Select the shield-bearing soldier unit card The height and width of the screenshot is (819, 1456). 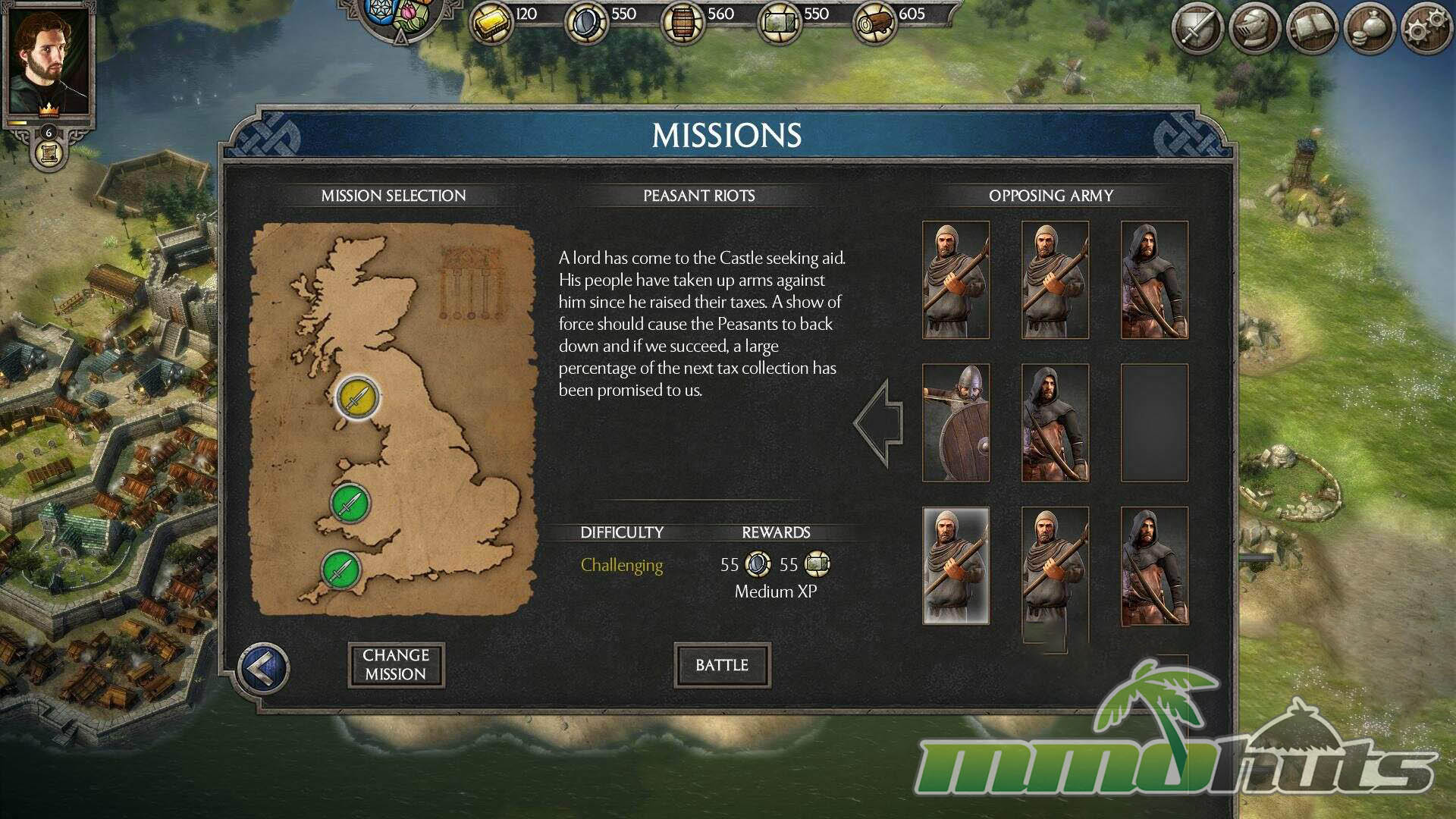955,422
